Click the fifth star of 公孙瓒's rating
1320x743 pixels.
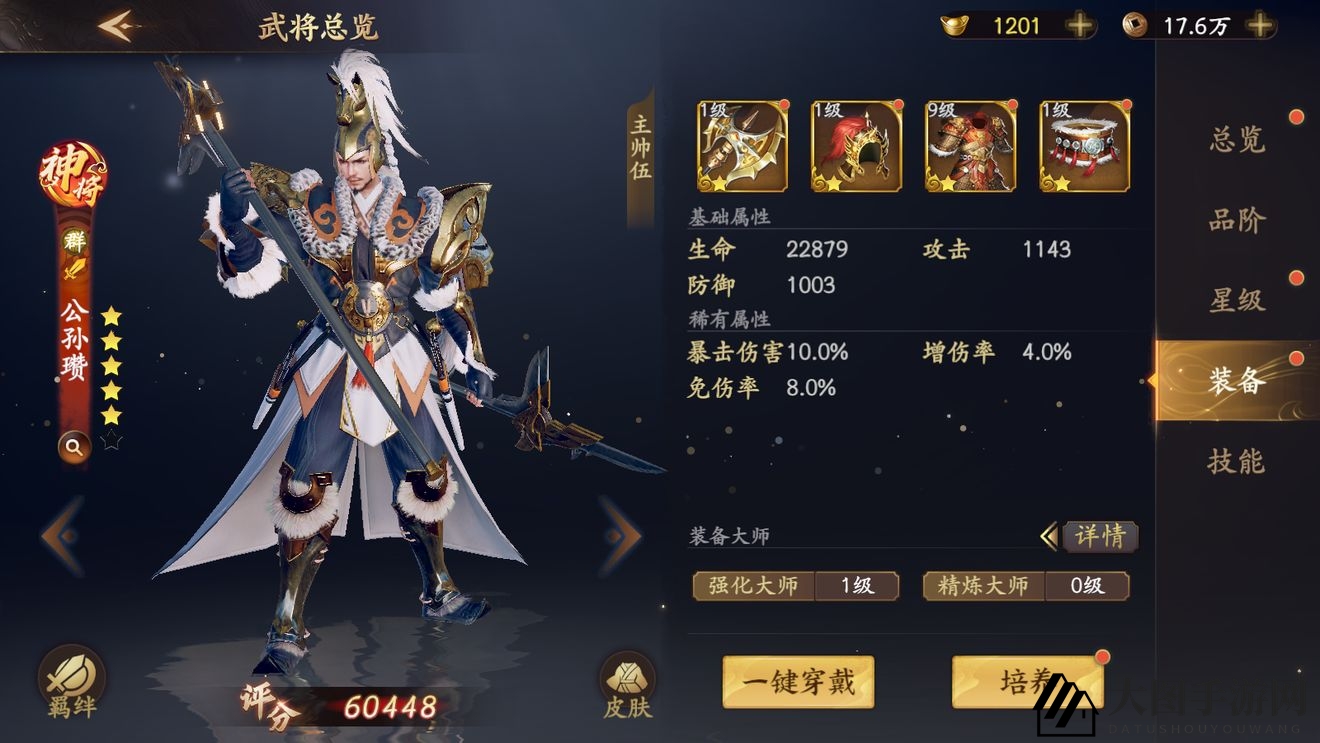coord(112,416)
